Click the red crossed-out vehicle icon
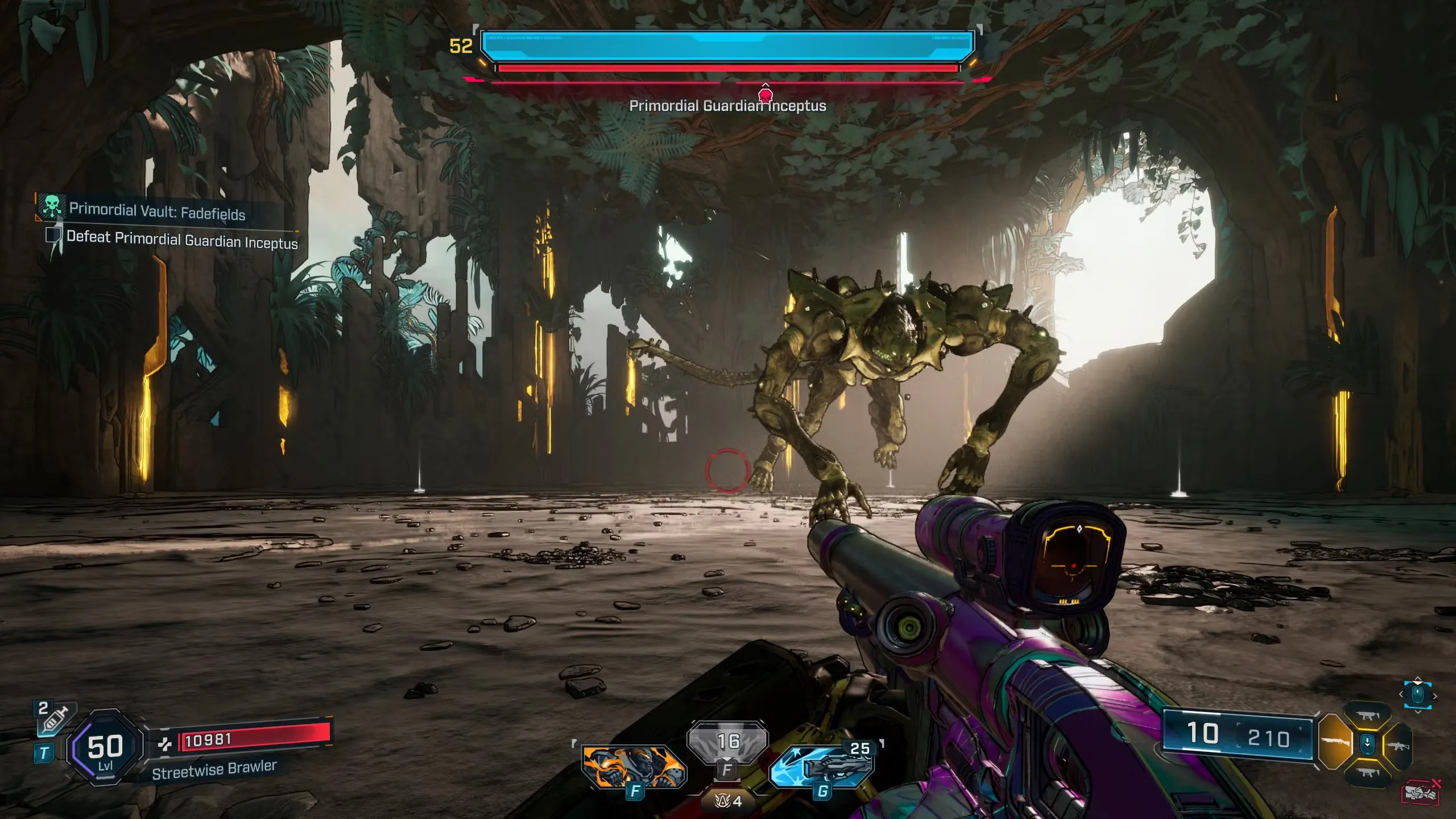The width and height of the screenshot is (1456, 819). point(1420,792)
